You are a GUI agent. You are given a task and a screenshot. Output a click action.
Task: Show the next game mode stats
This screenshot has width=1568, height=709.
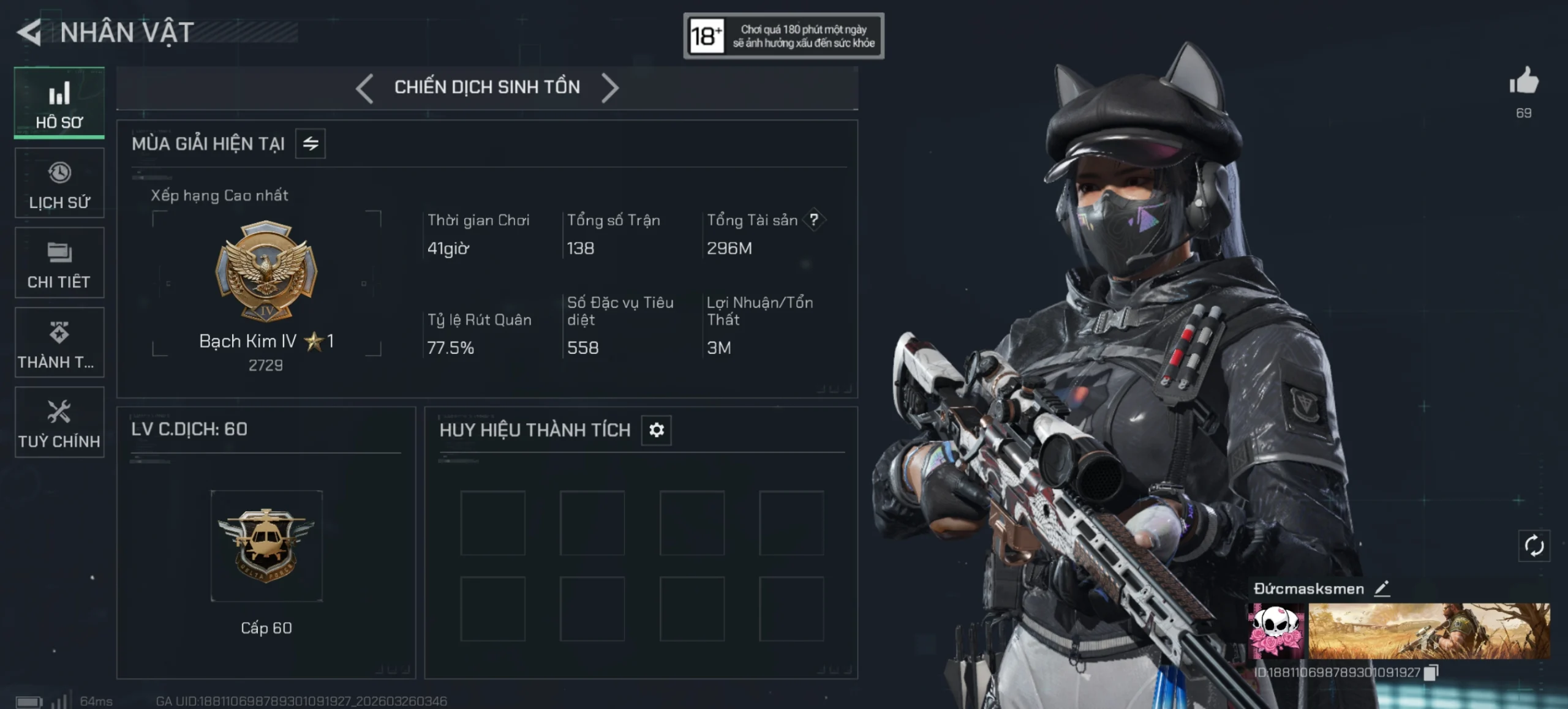click(x=610, y=88)
